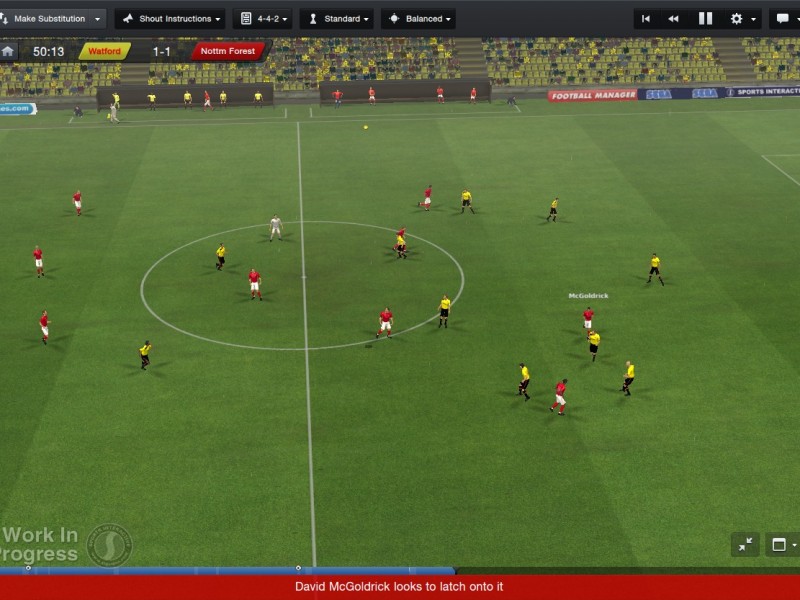Rewind the match playback
800x600 pixels.
point(674,19)
